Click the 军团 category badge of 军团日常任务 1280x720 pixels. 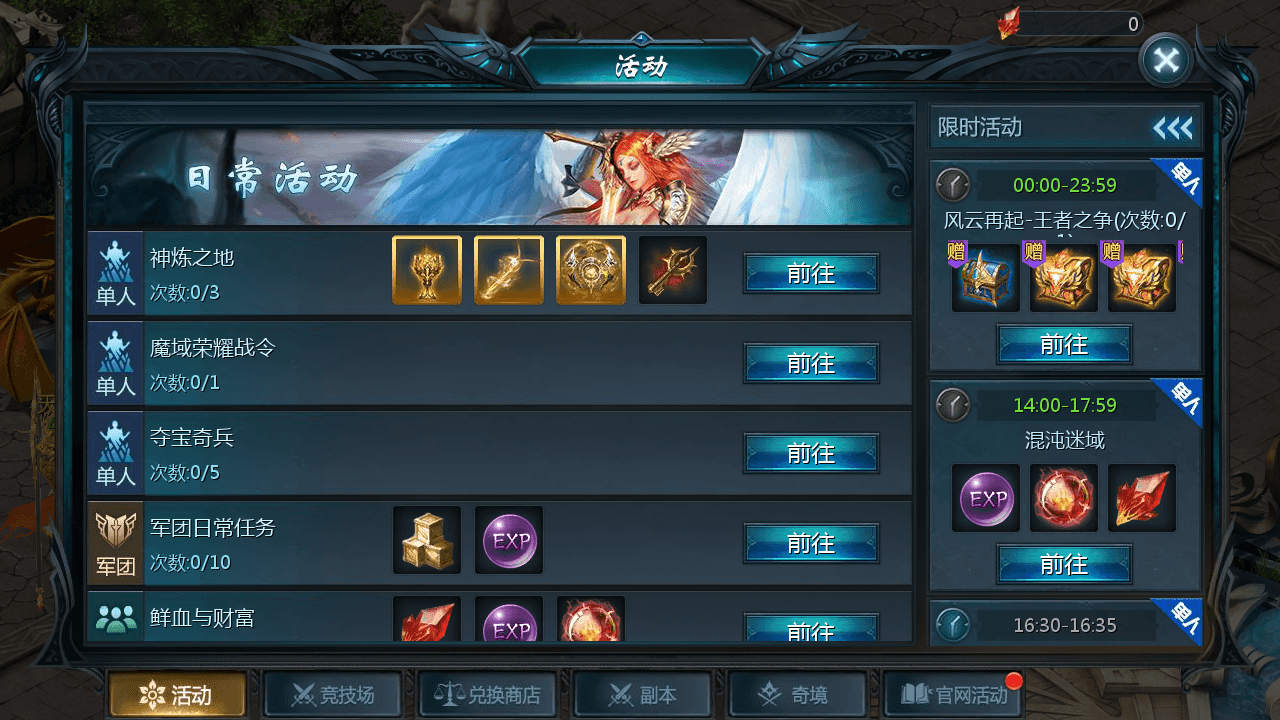tap(114, 540)
